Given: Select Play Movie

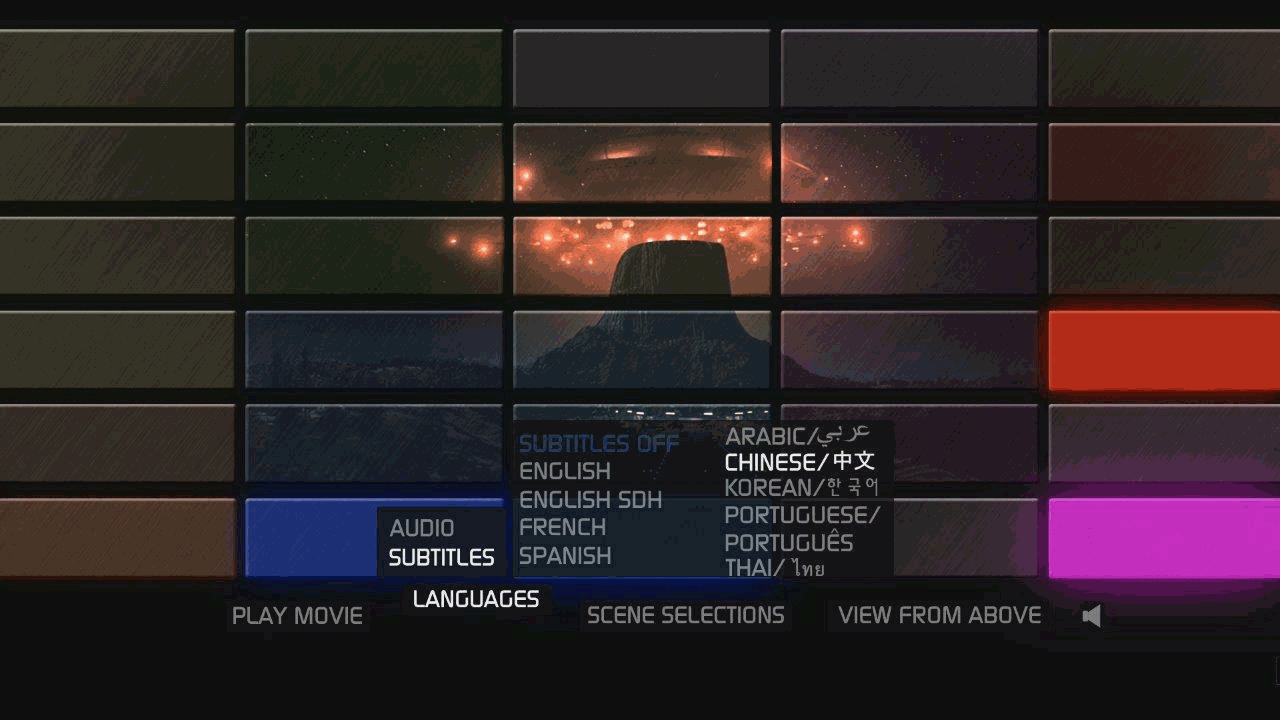Looking at the screenshot, I should click(296, 615).
